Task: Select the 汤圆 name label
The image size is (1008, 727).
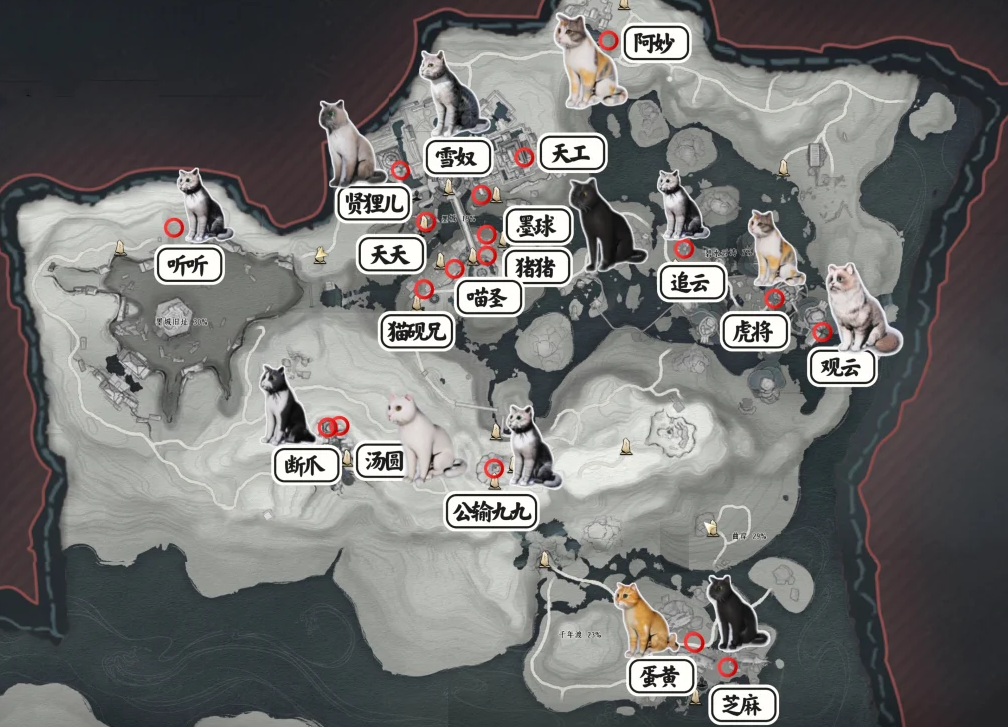Action: 385,463
